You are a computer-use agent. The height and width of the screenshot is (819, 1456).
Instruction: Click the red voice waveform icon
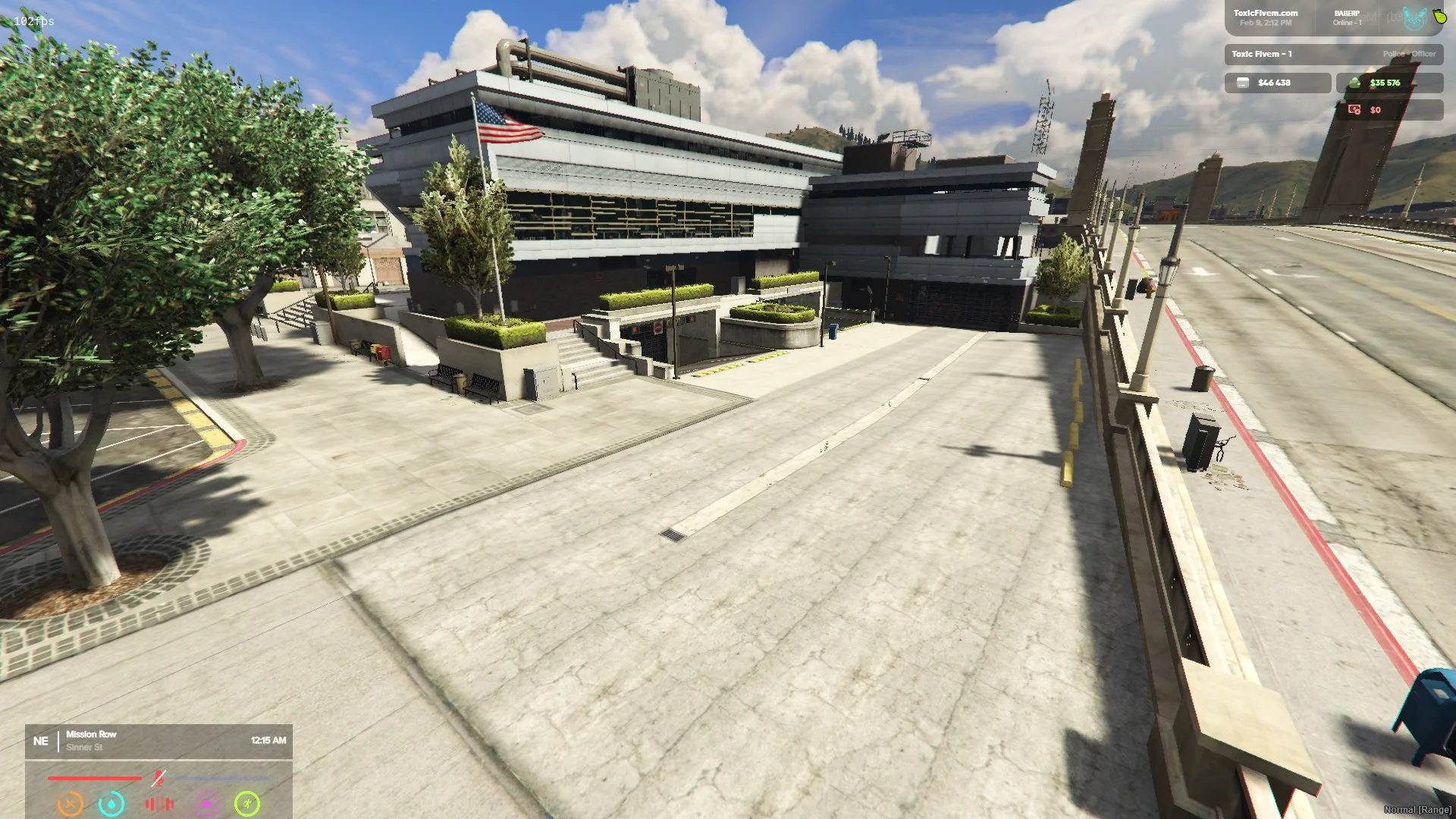159,803
